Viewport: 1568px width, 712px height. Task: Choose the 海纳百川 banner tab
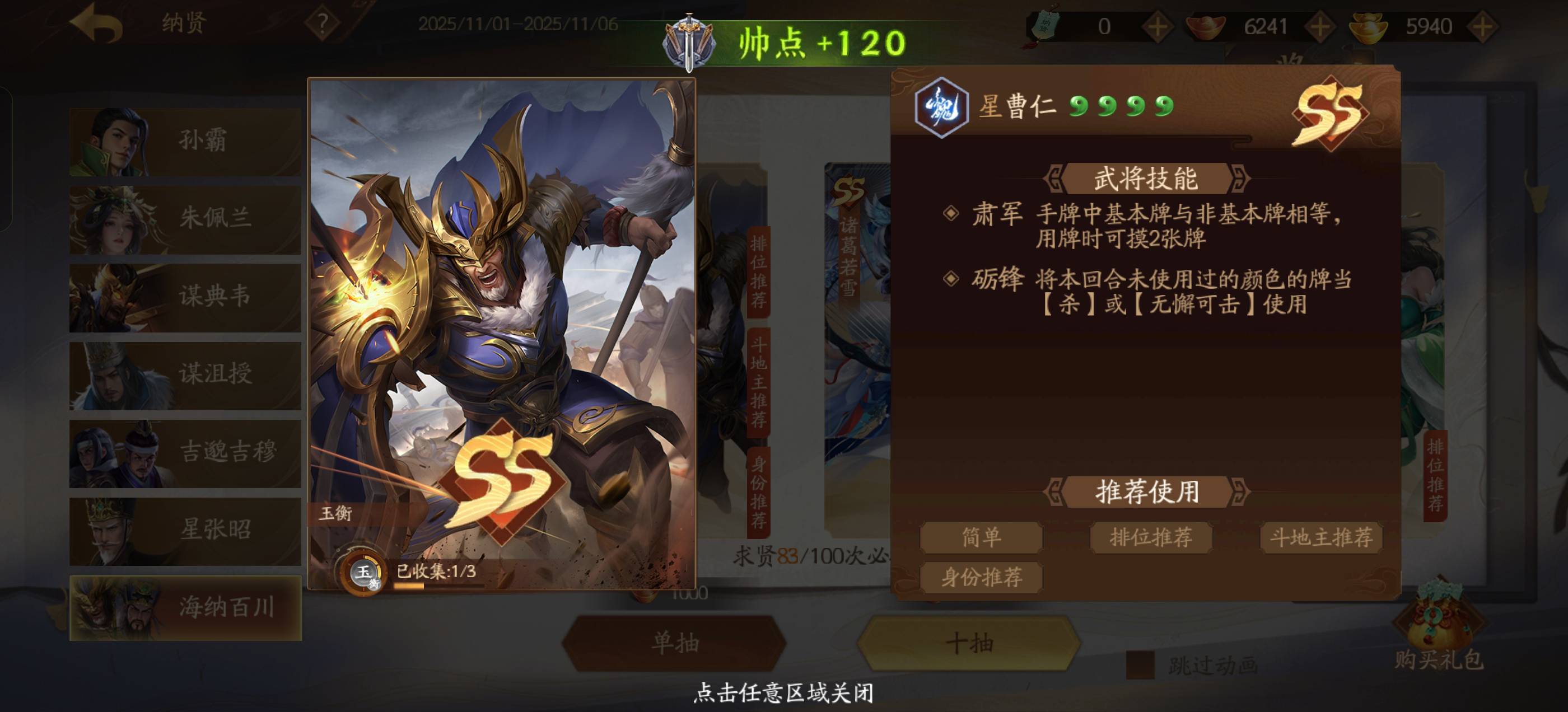pyautogui.click(x=186, y=608)
